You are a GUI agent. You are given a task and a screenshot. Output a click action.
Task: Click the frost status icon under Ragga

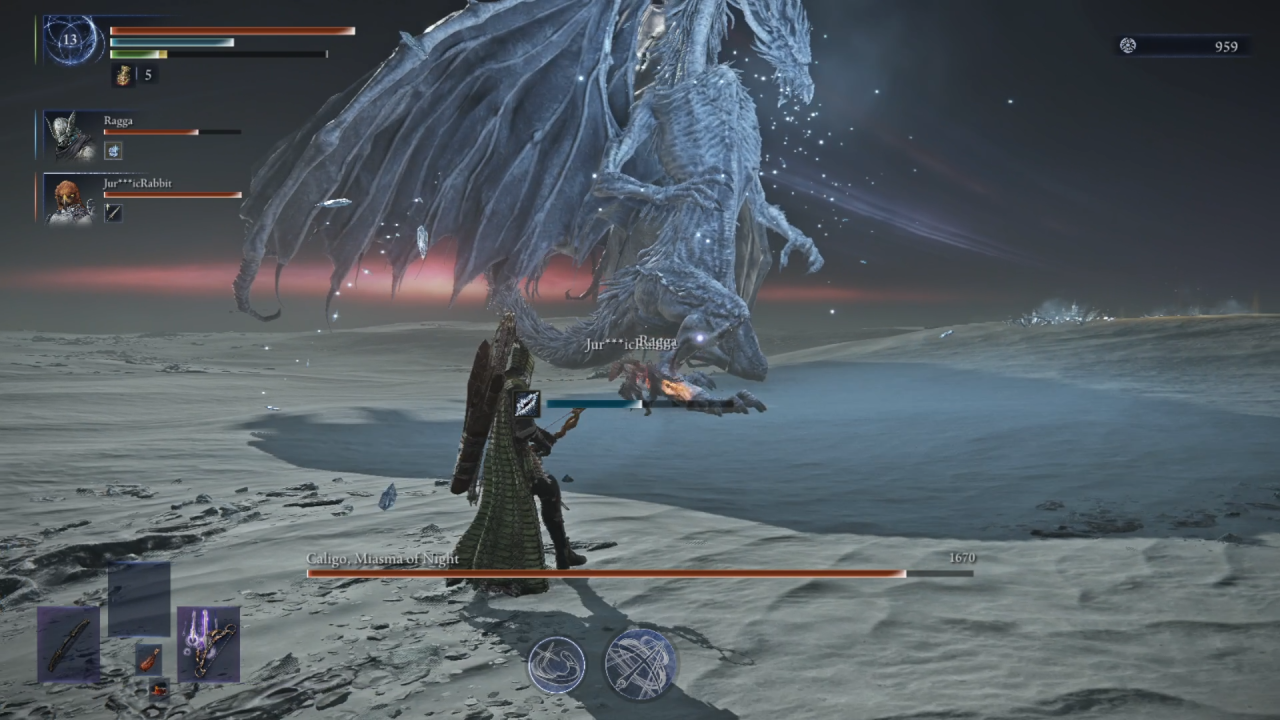tap(113, 151)
